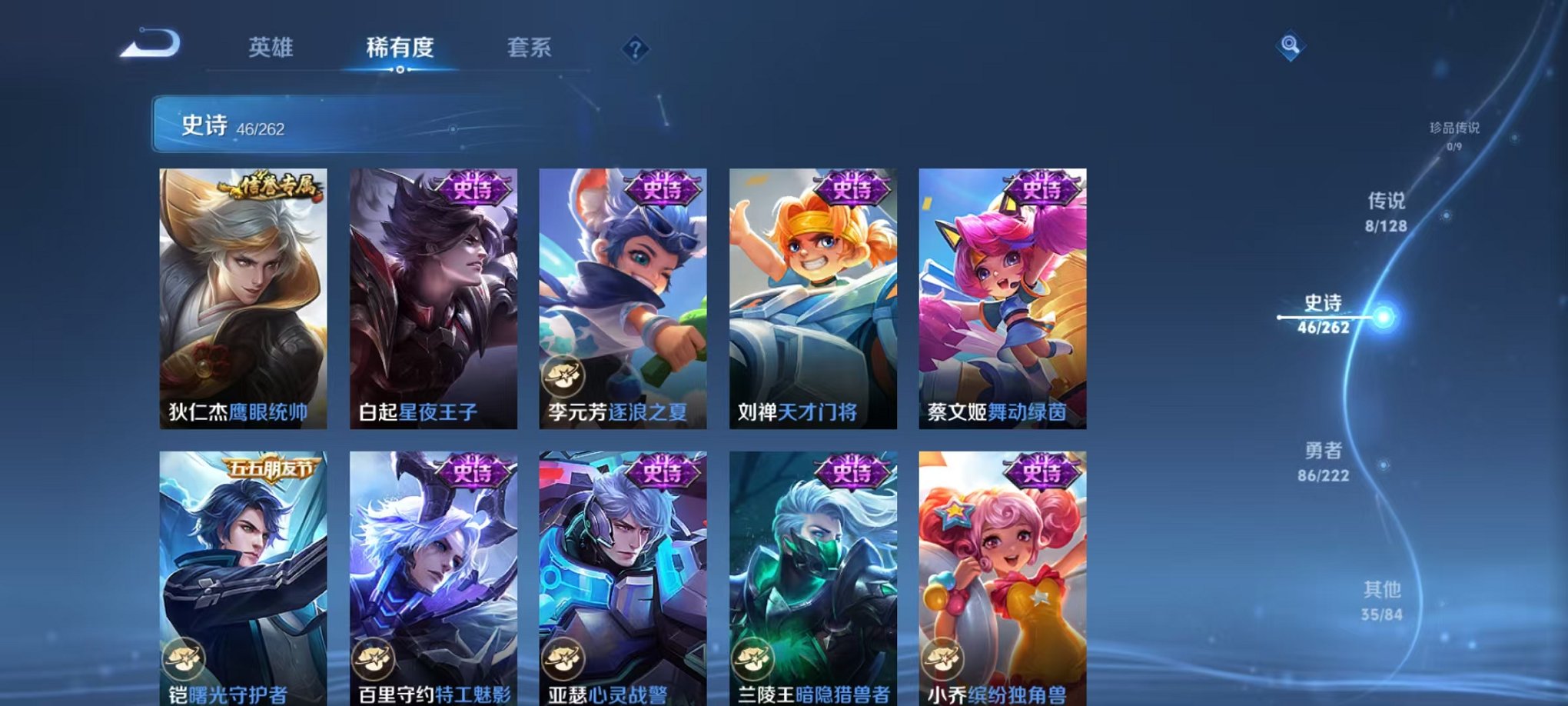The width and height of the screenshot is (1568, 706).
Task: Open the help question mark icon
Action: point(633,49)
